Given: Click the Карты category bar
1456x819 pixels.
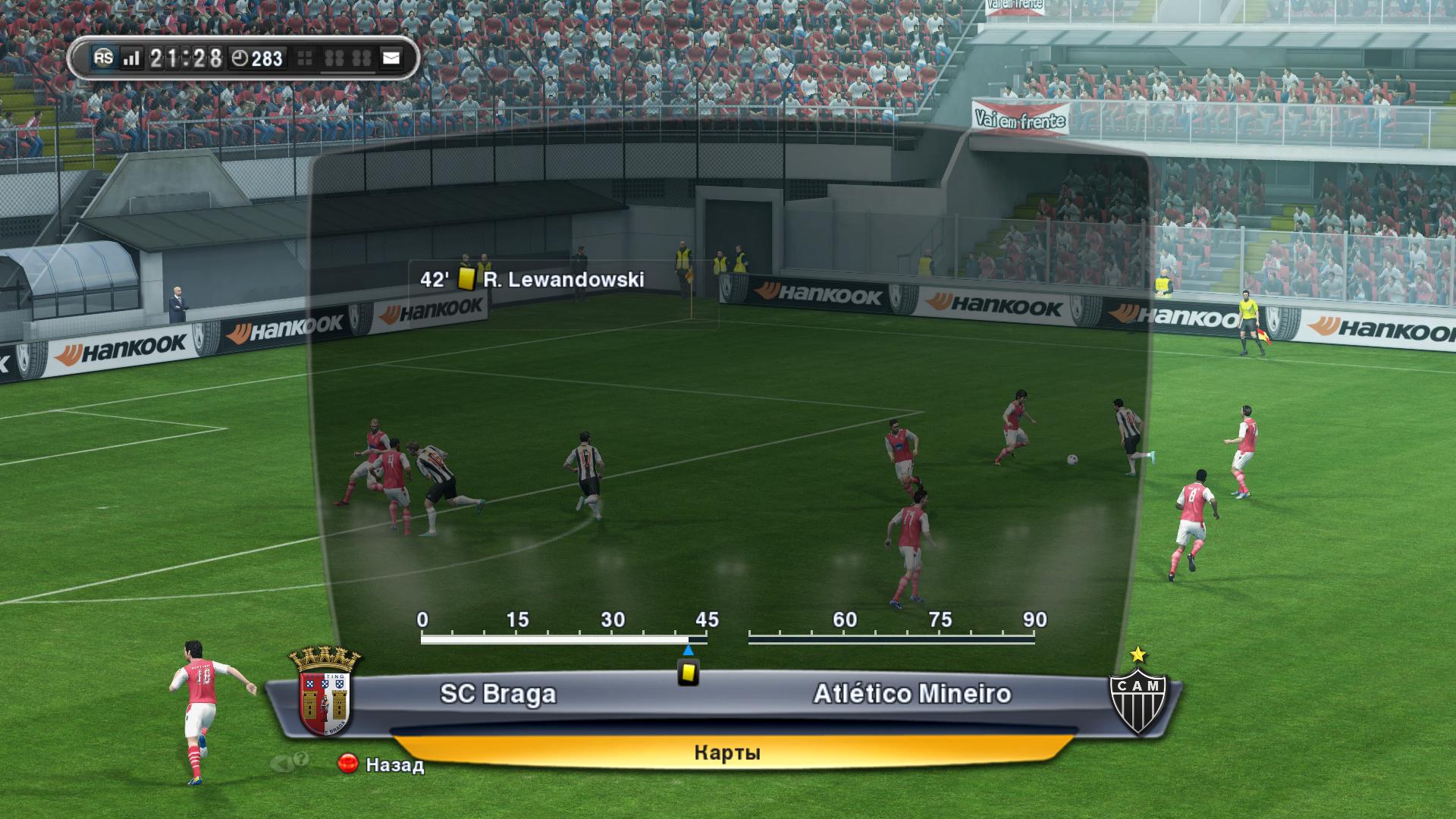Looking at the screenshot, I should click(726, 752).
